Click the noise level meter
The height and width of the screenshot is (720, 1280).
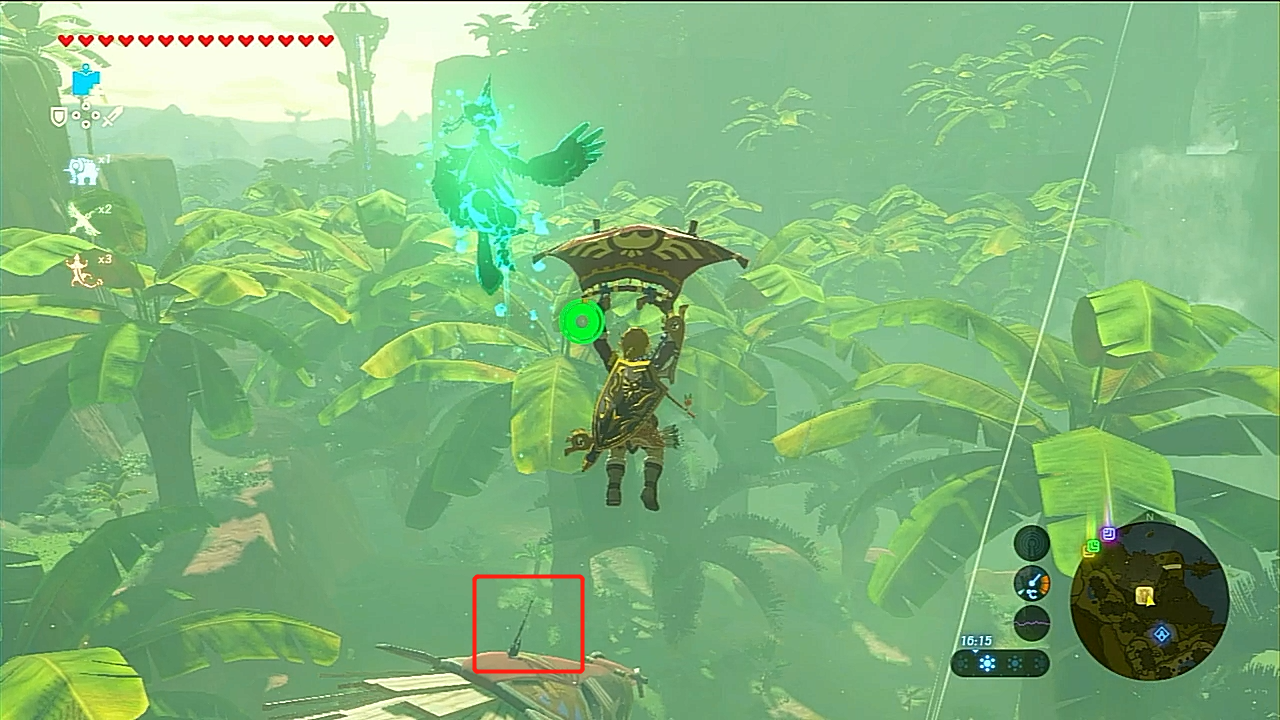click(1032, 622)
